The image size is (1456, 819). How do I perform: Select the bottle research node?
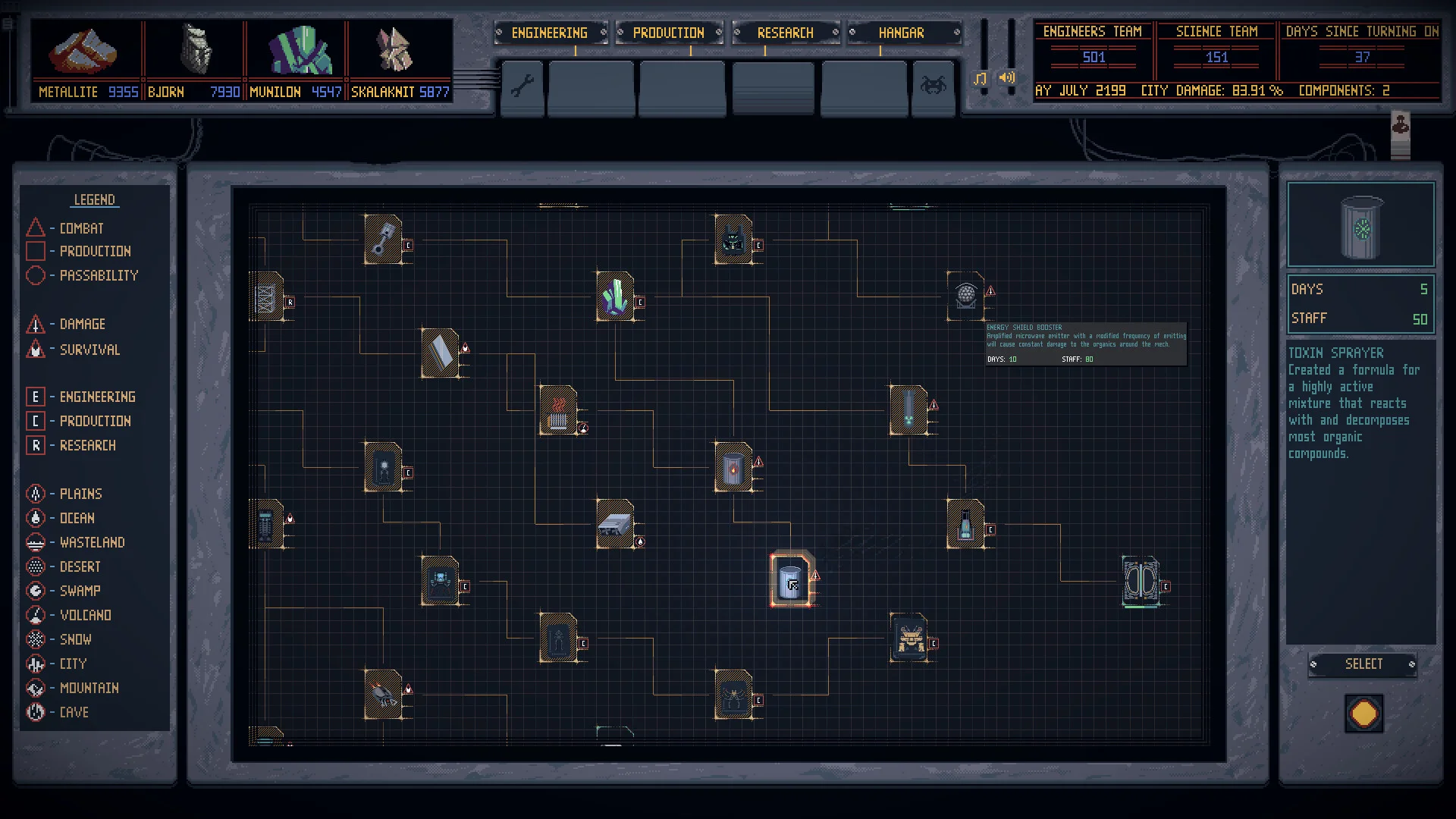965,524
